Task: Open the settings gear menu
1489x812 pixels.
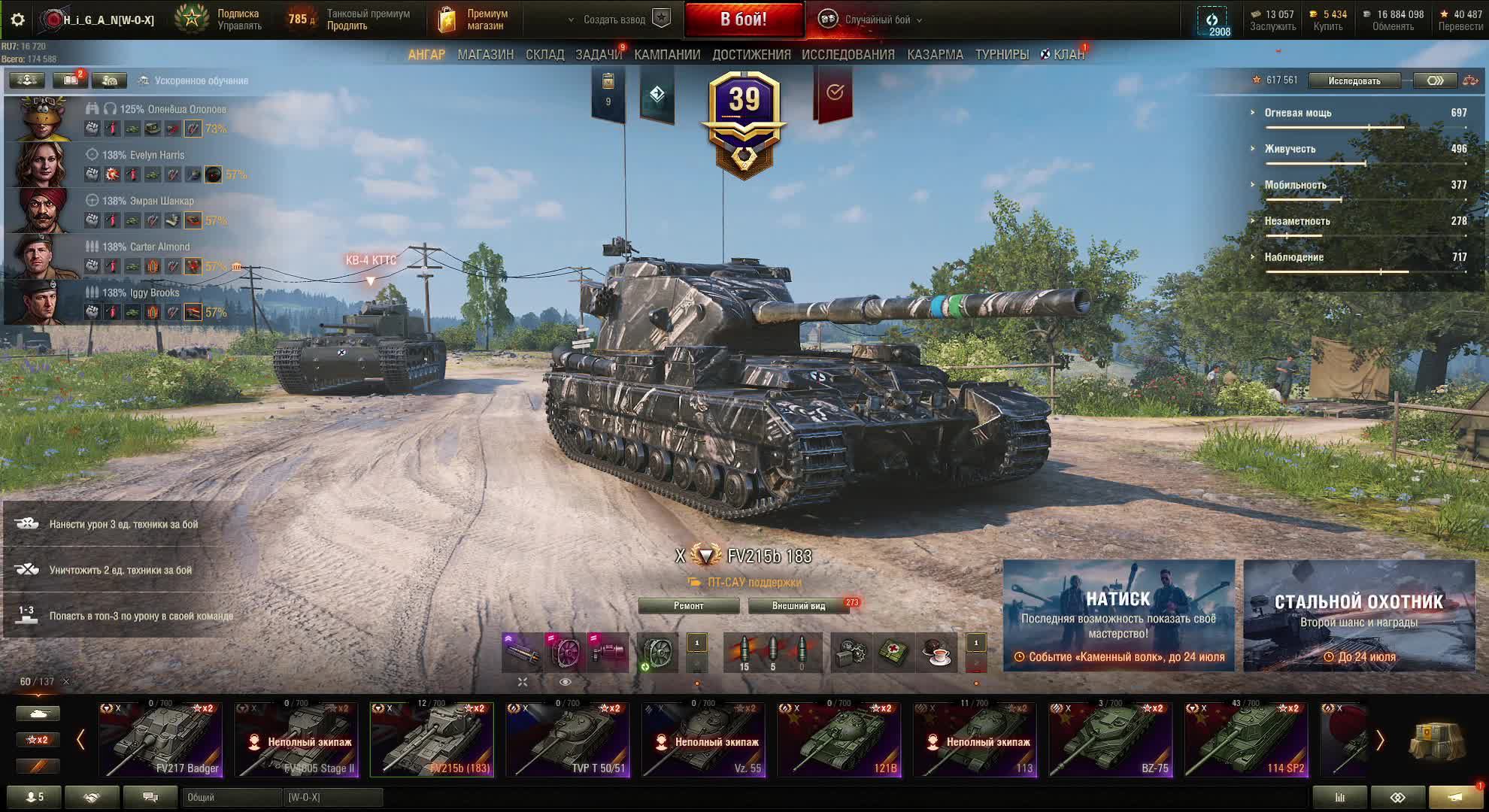Action: tap(18, 20)
